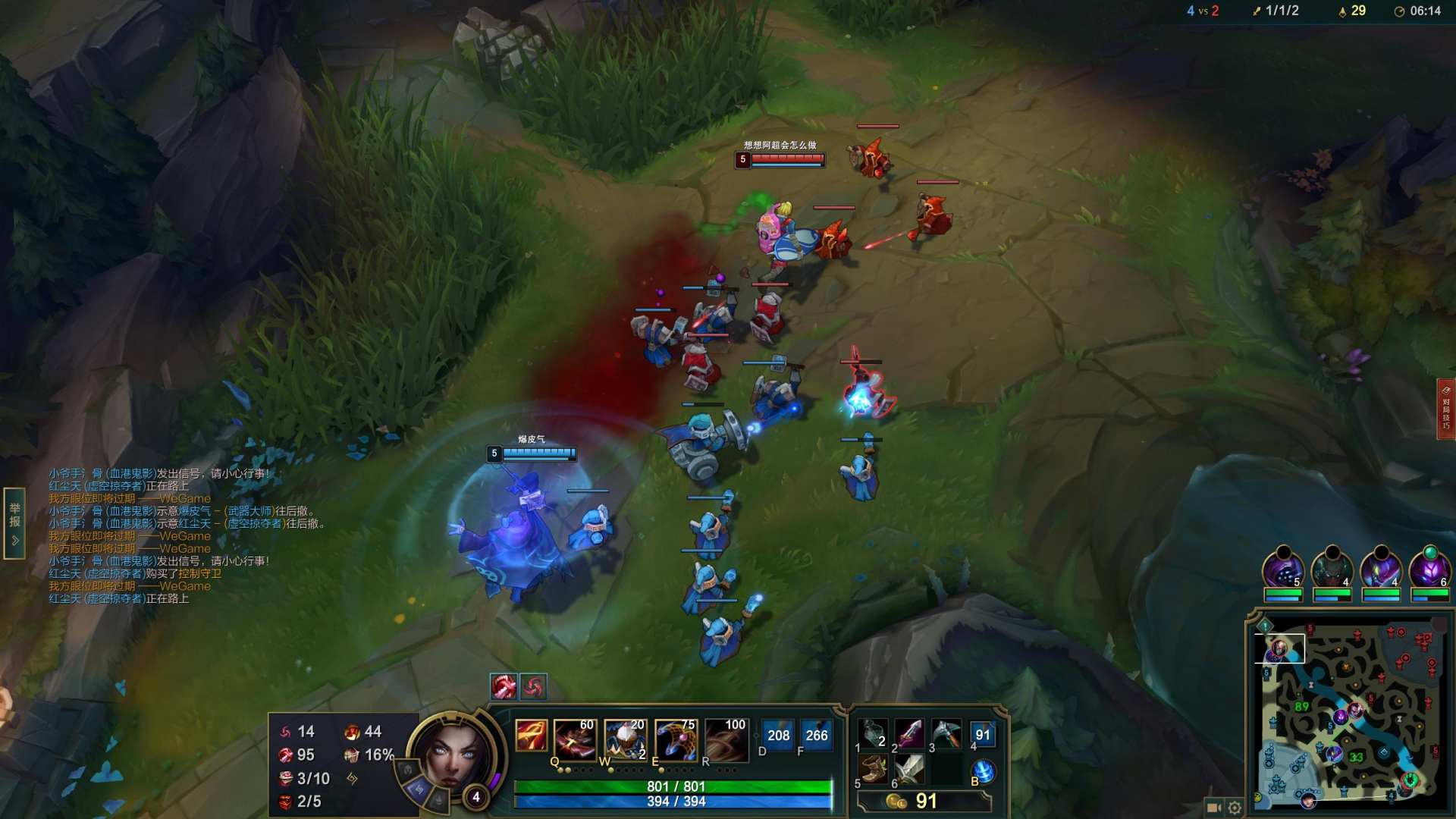Viewport: 1456px width, 819px height.
Task: Click the summoner spell showing 266 cooldown
Action: 816,735
